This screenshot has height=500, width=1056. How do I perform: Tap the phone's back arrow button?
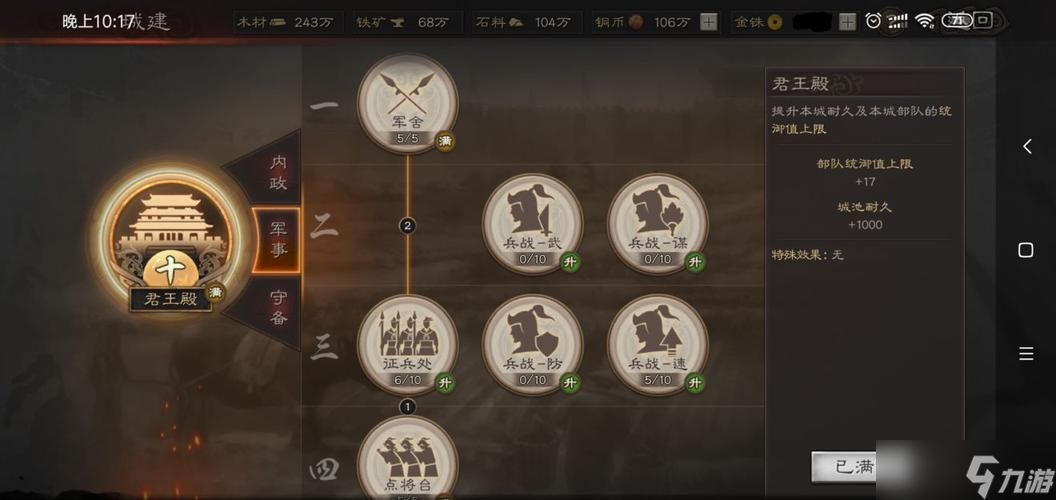[1026, 147]
